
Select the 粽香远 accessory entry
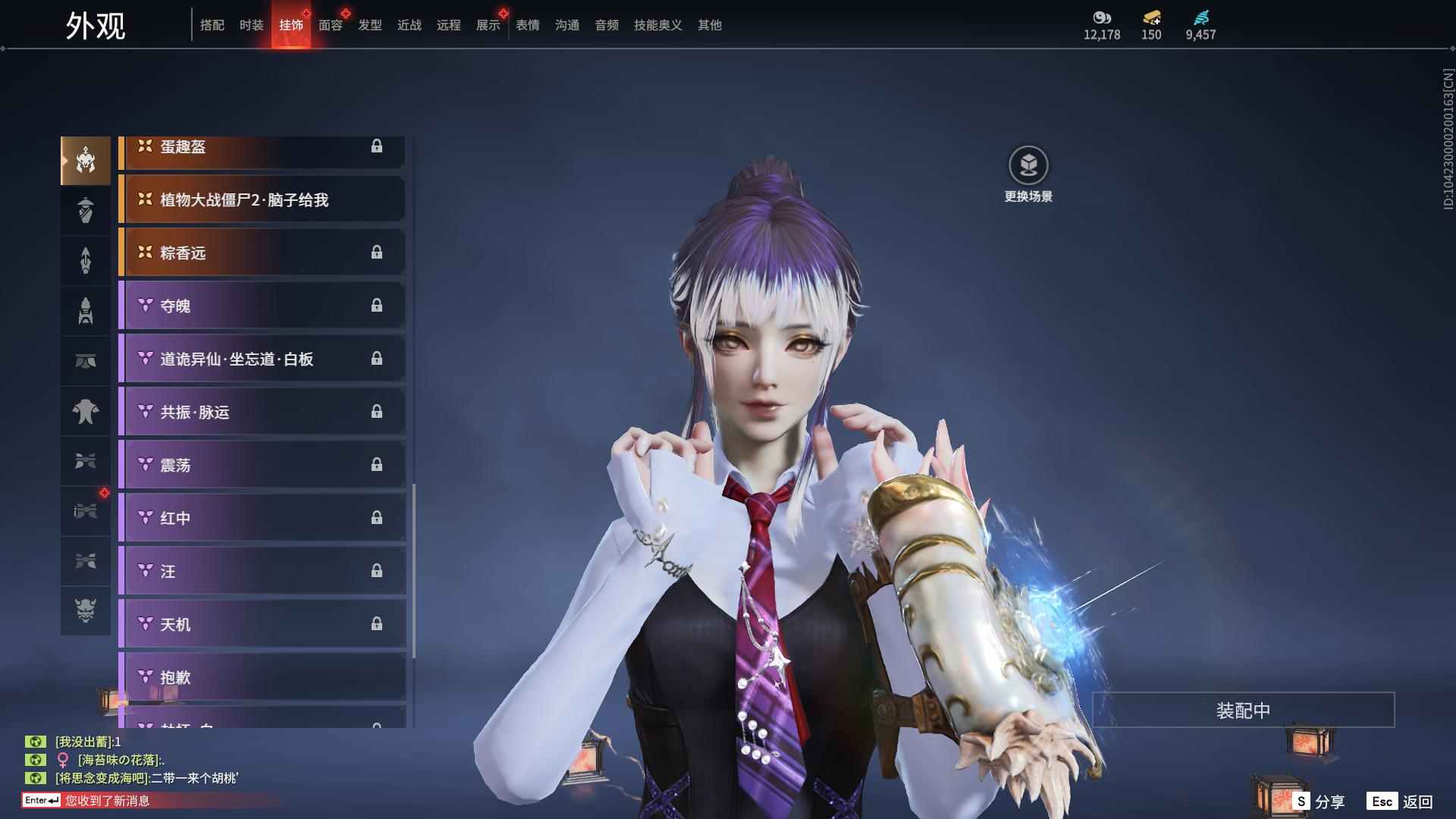coord(262,253)
